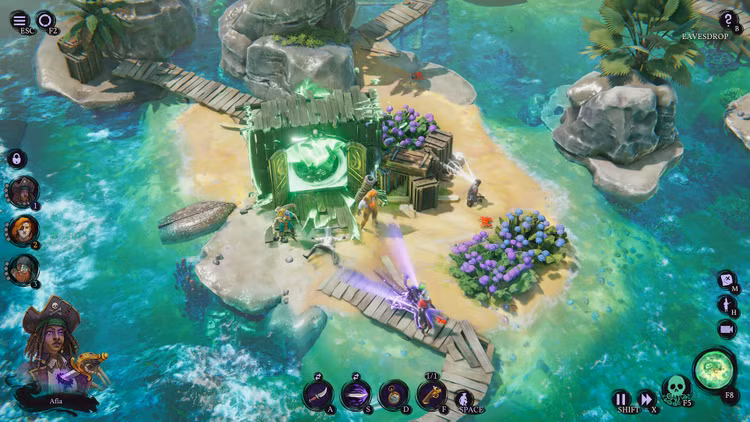Open the hamburger main menu
This screenshot has height=422, width=750.
20,19
